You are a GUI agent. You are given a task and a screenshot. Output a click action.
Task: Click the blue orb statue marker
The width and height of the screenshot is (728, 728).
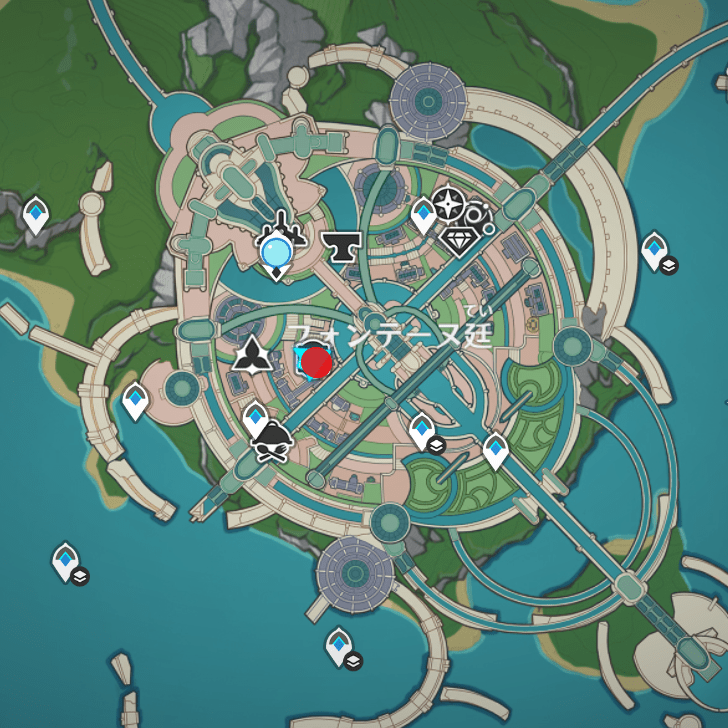276,252
